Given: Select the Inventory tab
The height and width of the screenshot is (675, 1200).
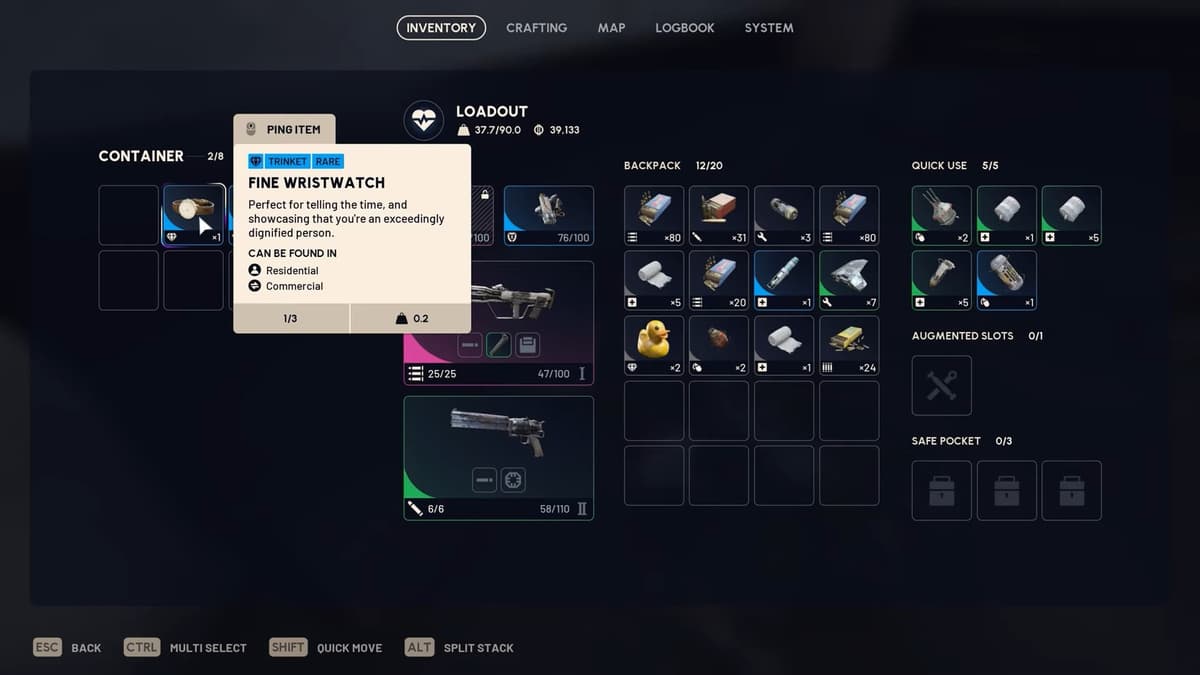Looking at the screenshot, I should 441,28.
